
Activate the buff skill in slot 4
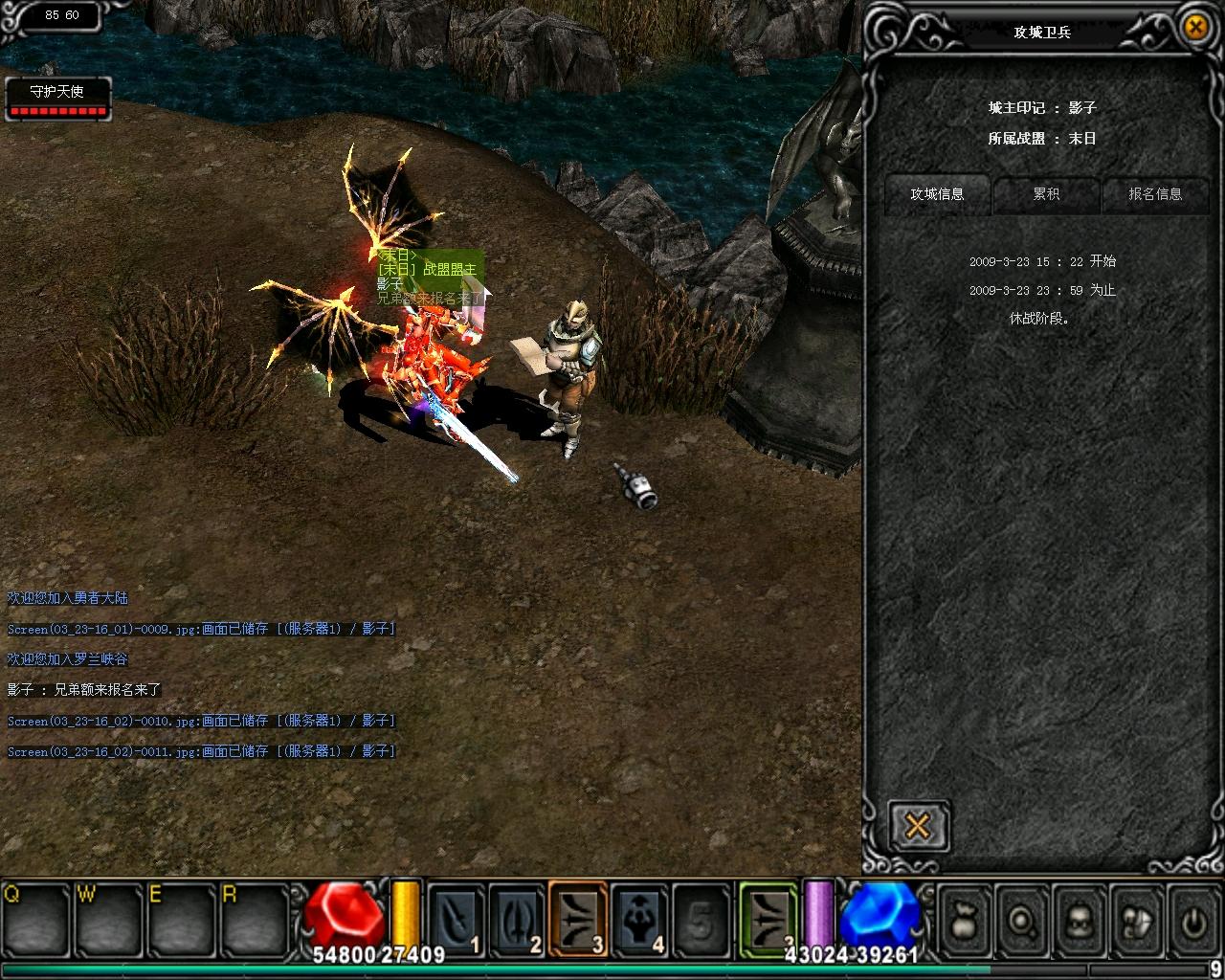(x=639, y=919)
